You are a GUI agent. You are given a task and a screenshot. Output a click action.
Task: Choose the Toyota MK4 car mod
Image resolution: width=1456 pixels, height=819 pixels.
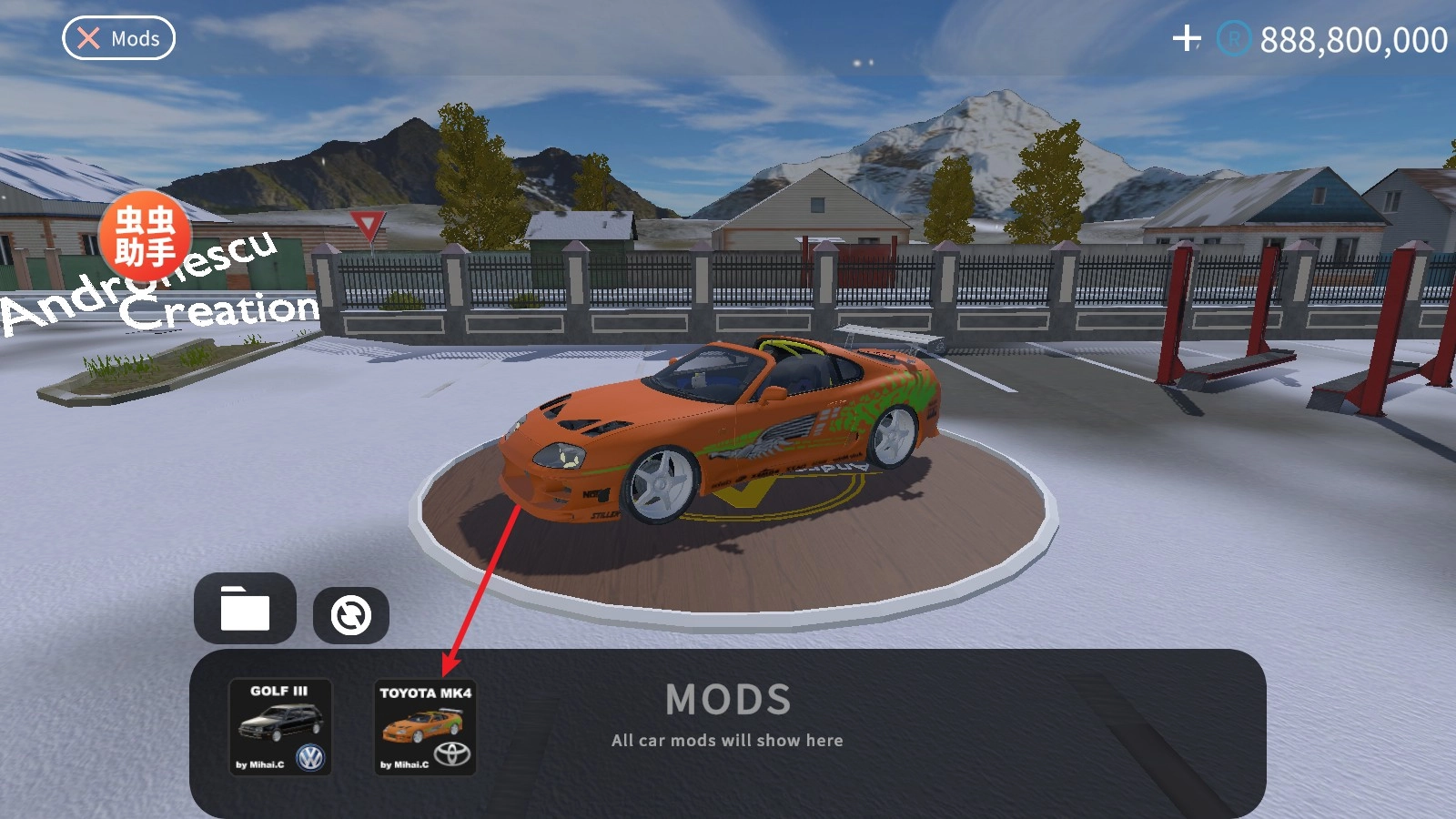pyautogui.click(x=425, y=728)
